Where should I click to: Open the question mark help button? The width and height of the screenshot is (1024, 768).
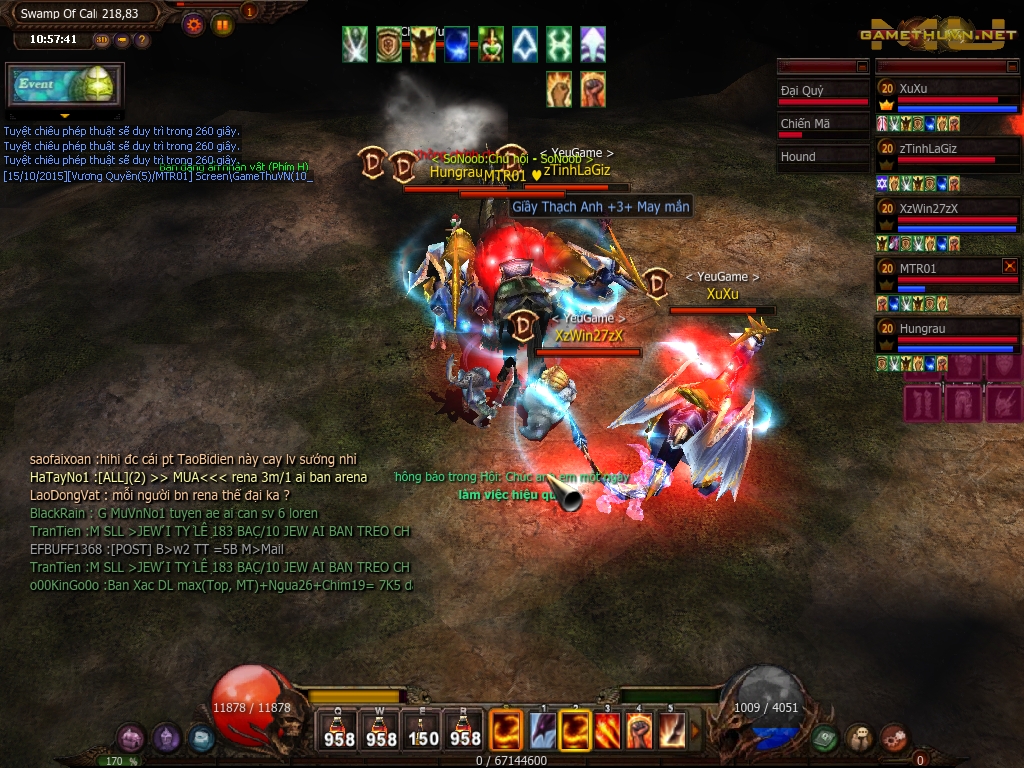(142, 40)
